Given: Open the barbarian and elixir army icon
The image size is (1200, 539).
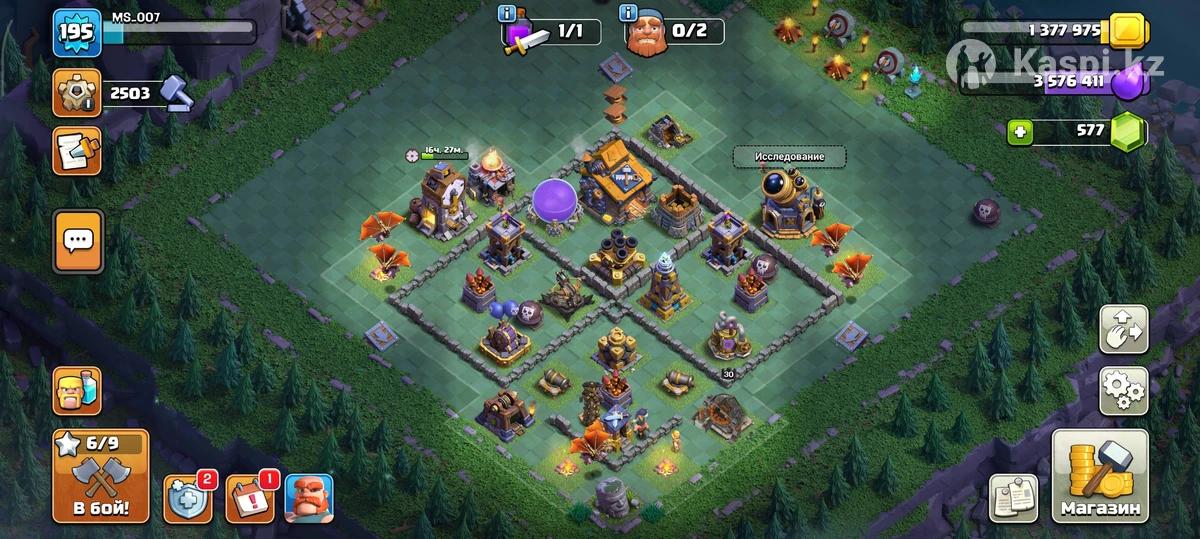Looking at the screenshot, I should pos(78,391).
